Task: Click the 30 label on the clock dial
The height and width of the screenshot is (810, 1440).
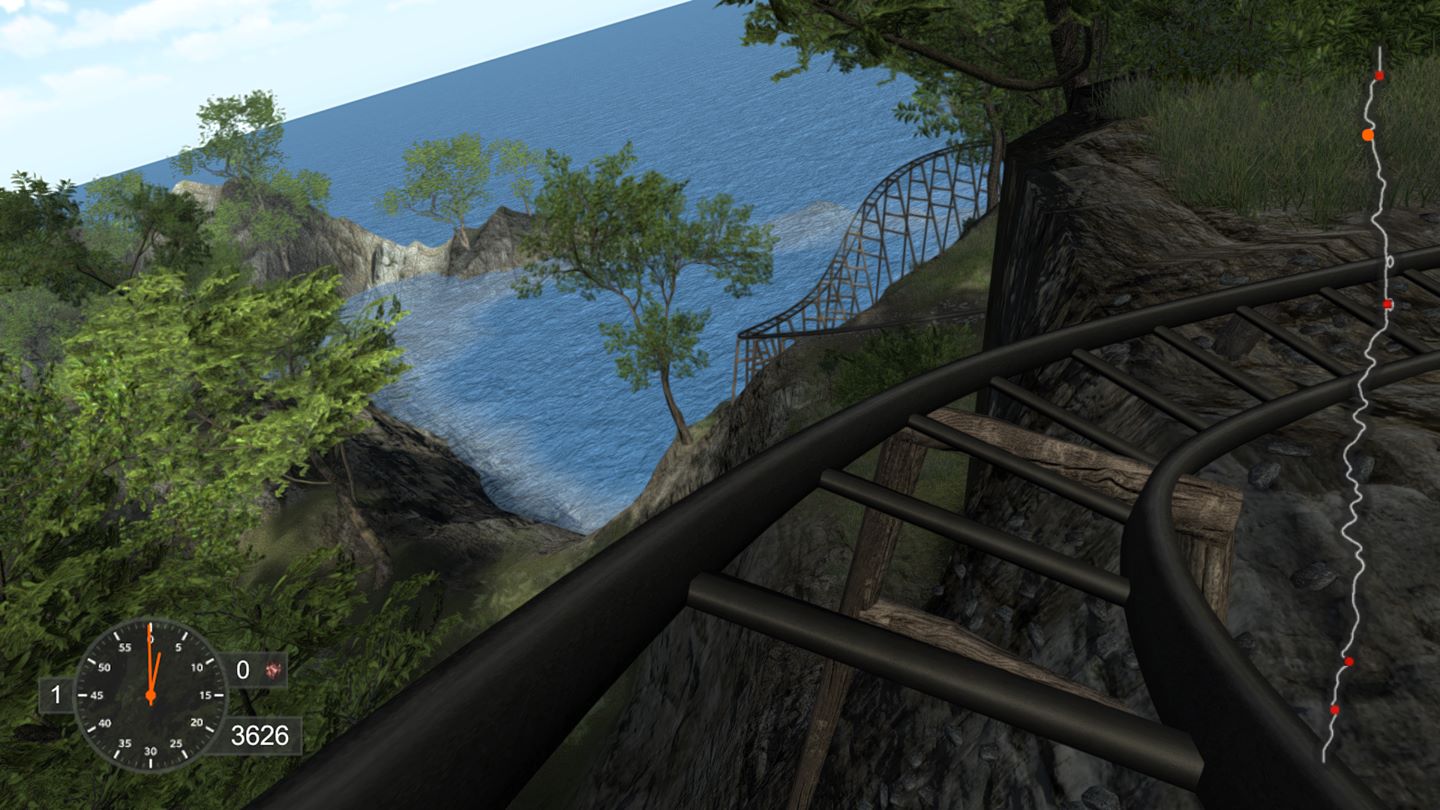Action: click(x=151, y=751)
